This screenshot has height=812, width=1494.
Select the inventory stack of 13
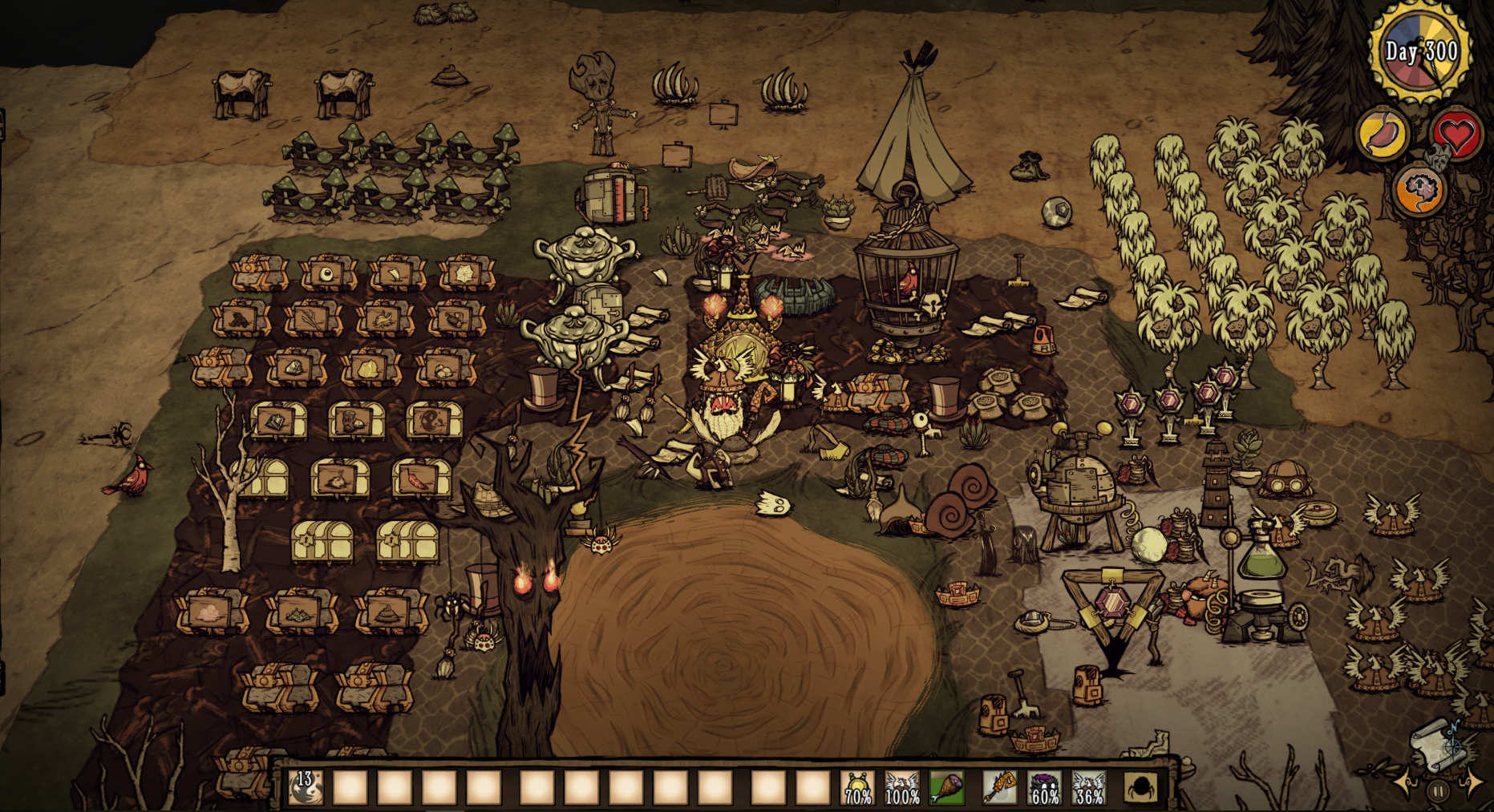[x=306, y=787]
